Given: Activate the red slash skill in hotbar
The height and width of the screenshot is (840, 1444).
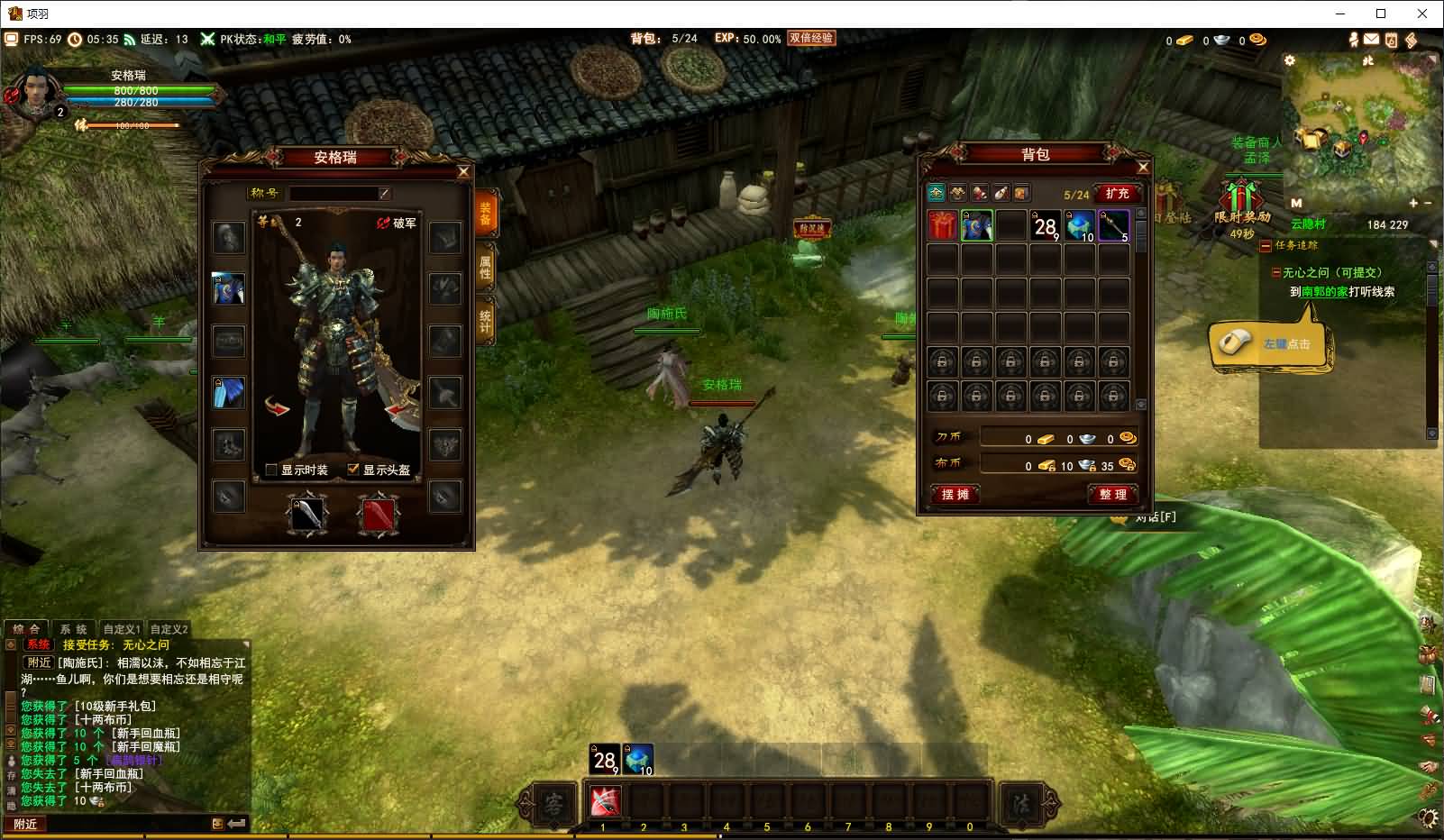Looking at the screenshot, I should (604, 801).
